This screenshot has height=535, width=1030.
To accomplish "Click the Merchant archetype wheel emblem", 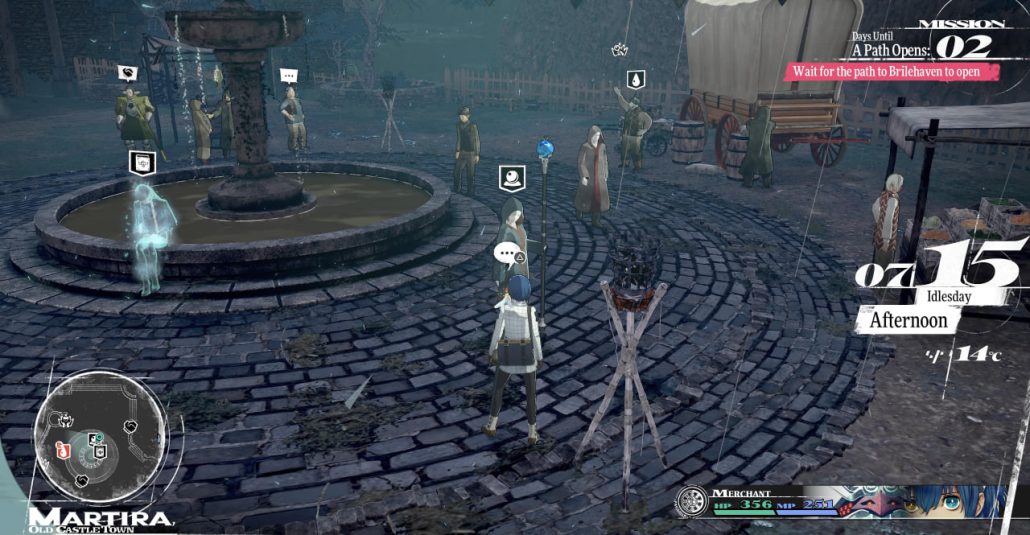I will [x=691, y=502].
